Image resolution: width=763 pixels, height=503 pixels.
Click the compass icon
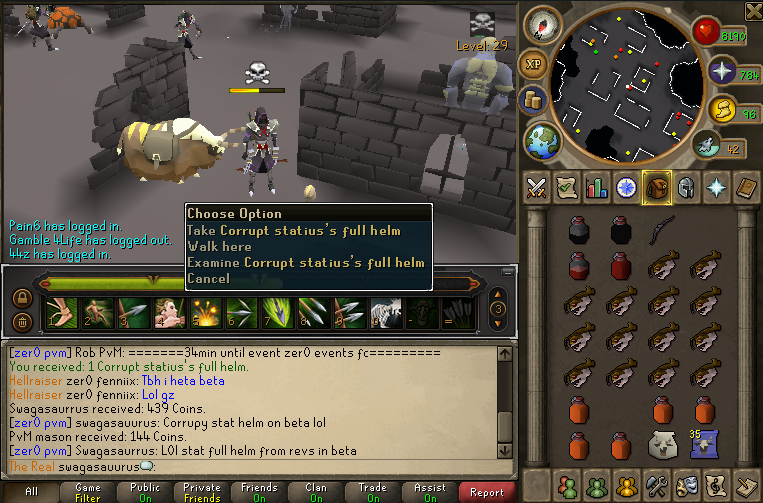point(543,26)
